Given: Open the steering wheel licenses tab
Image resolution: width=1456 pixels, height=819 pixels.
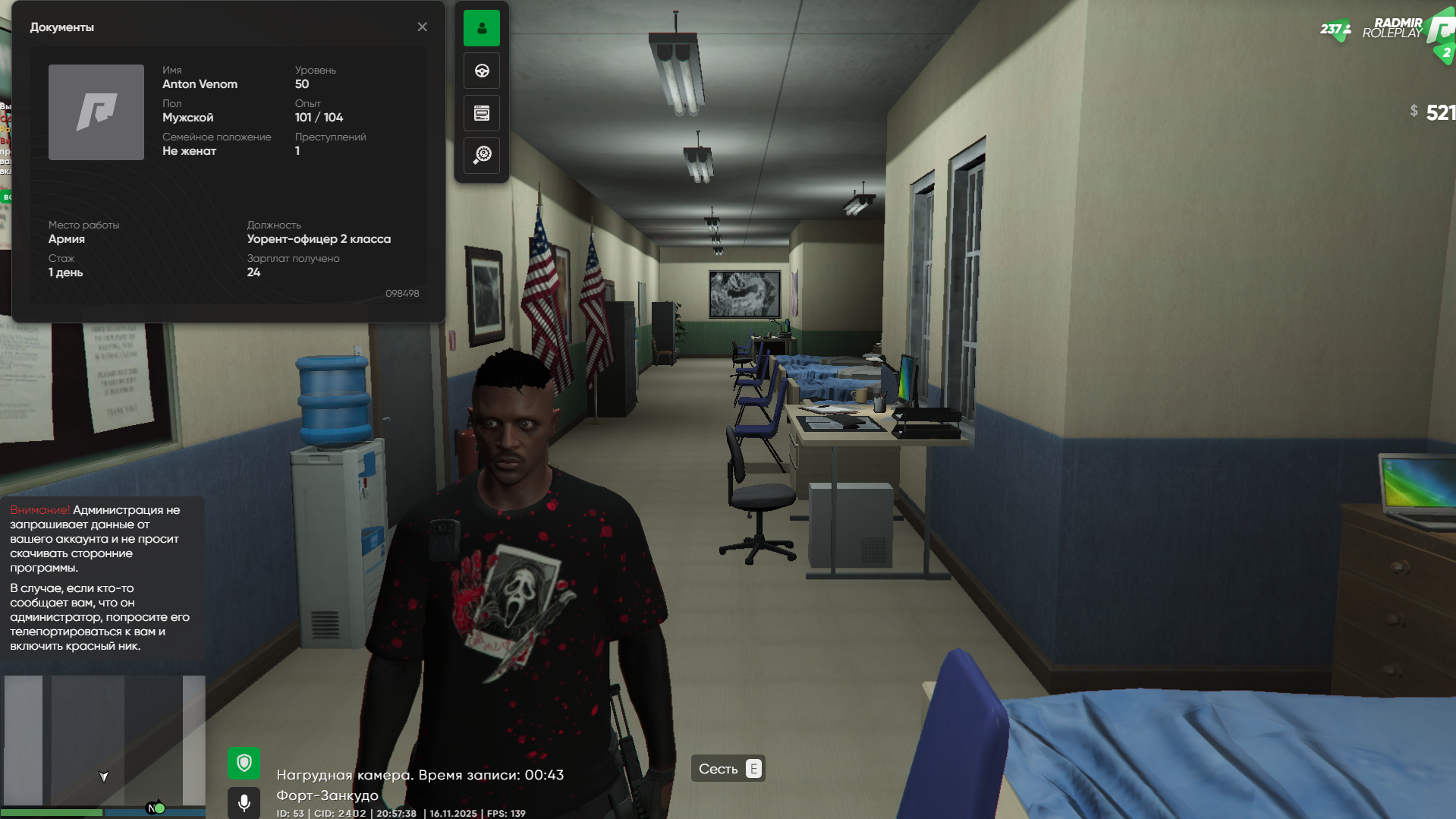Looking at the screenshot, I should click(x=482, y=71).
